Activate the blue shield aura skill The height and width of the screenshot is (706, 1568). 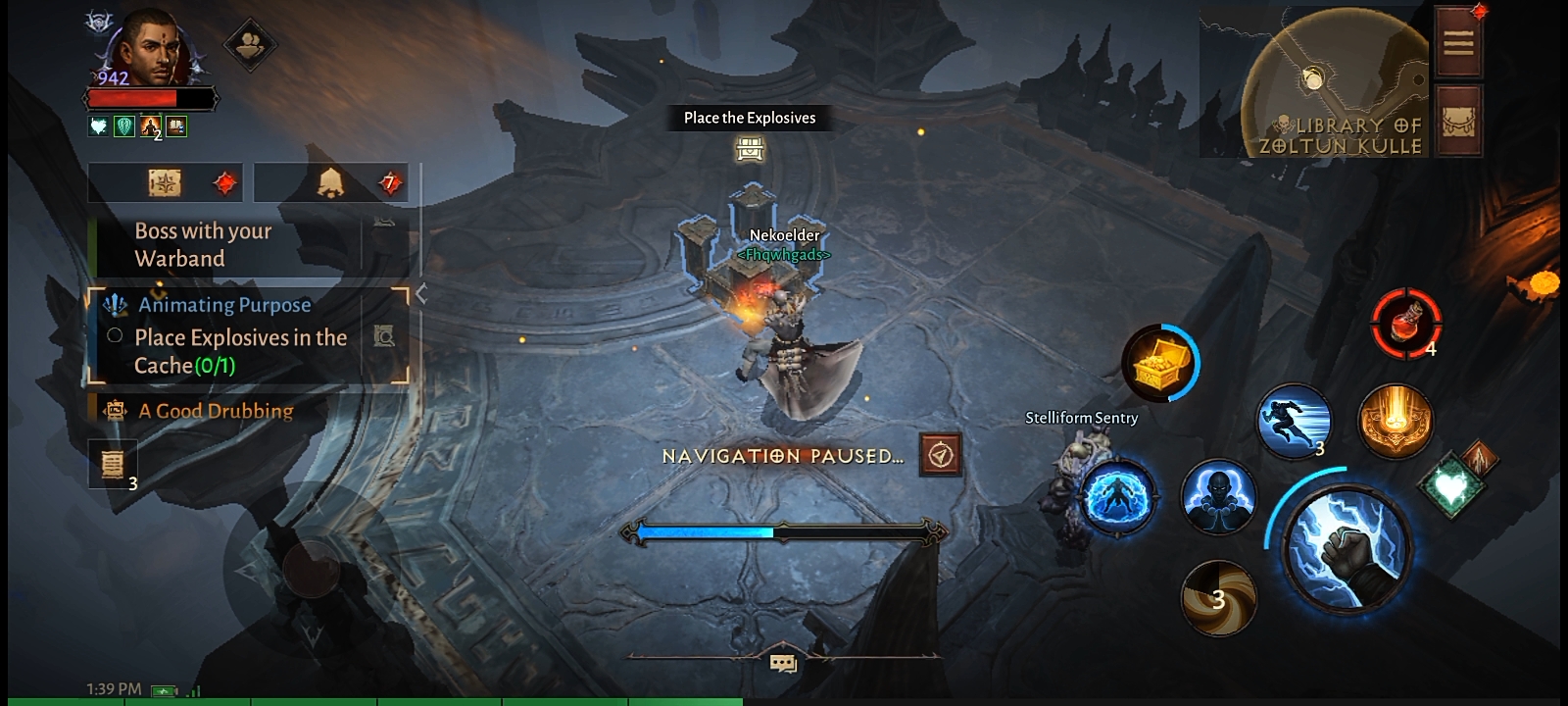coord(1117,497)
